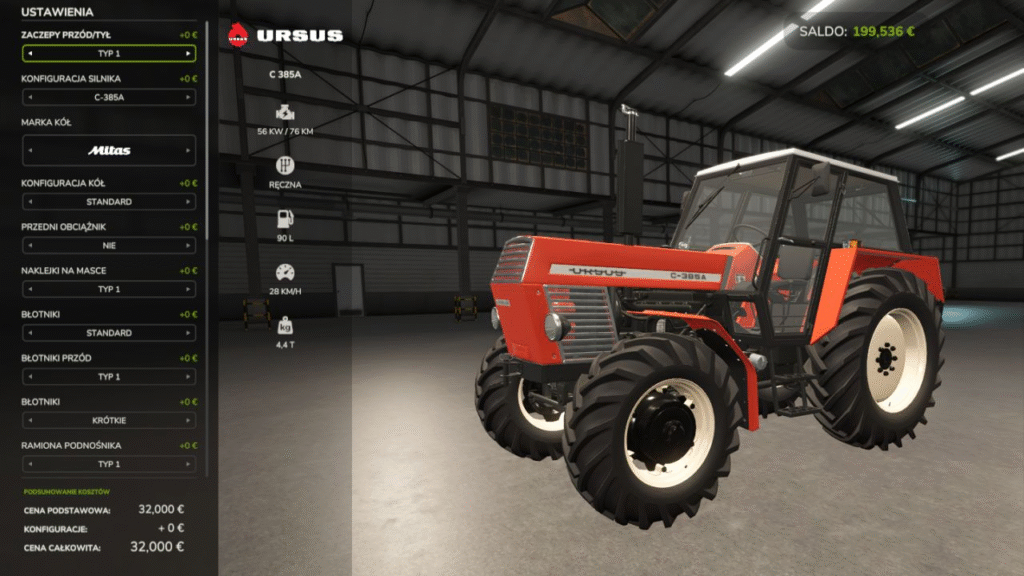Choose next Naklejki na masce type

coord(188,290)
